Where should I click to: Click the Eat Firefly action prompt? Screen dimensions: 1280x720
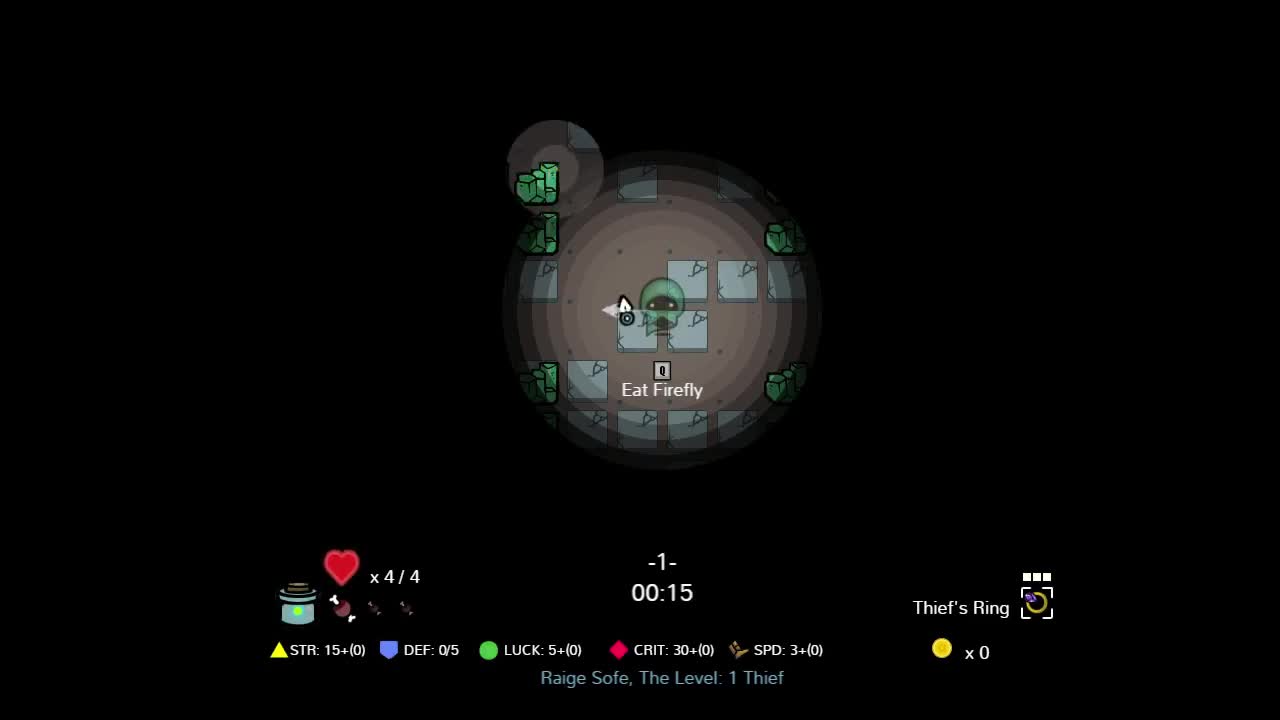coord(661,390)
